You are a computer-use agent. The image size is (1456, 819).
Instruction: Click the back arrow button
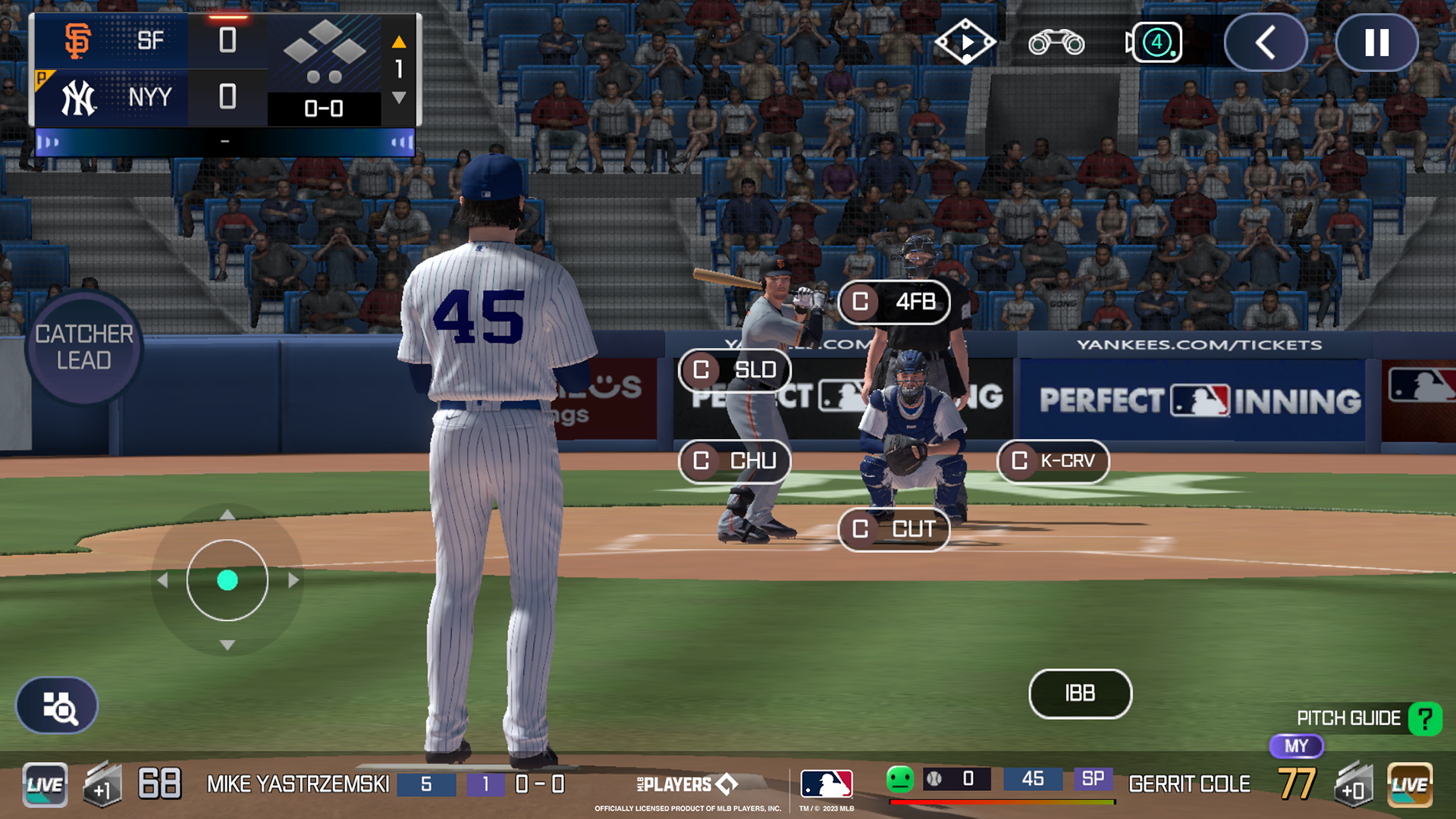(x=1265, y=43)
